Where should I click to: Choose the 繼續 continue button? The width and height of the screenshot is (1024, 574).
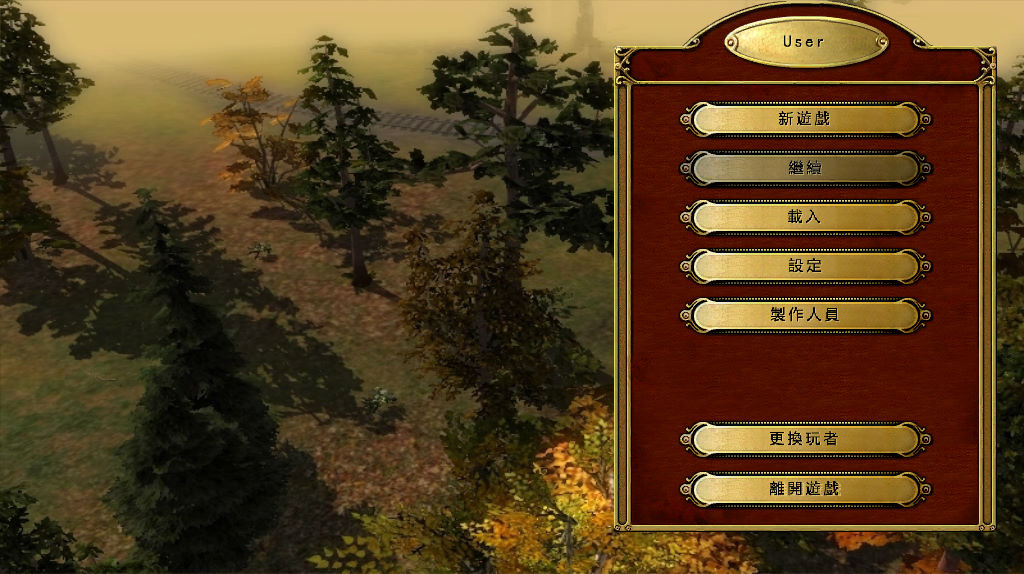[805, 168]
